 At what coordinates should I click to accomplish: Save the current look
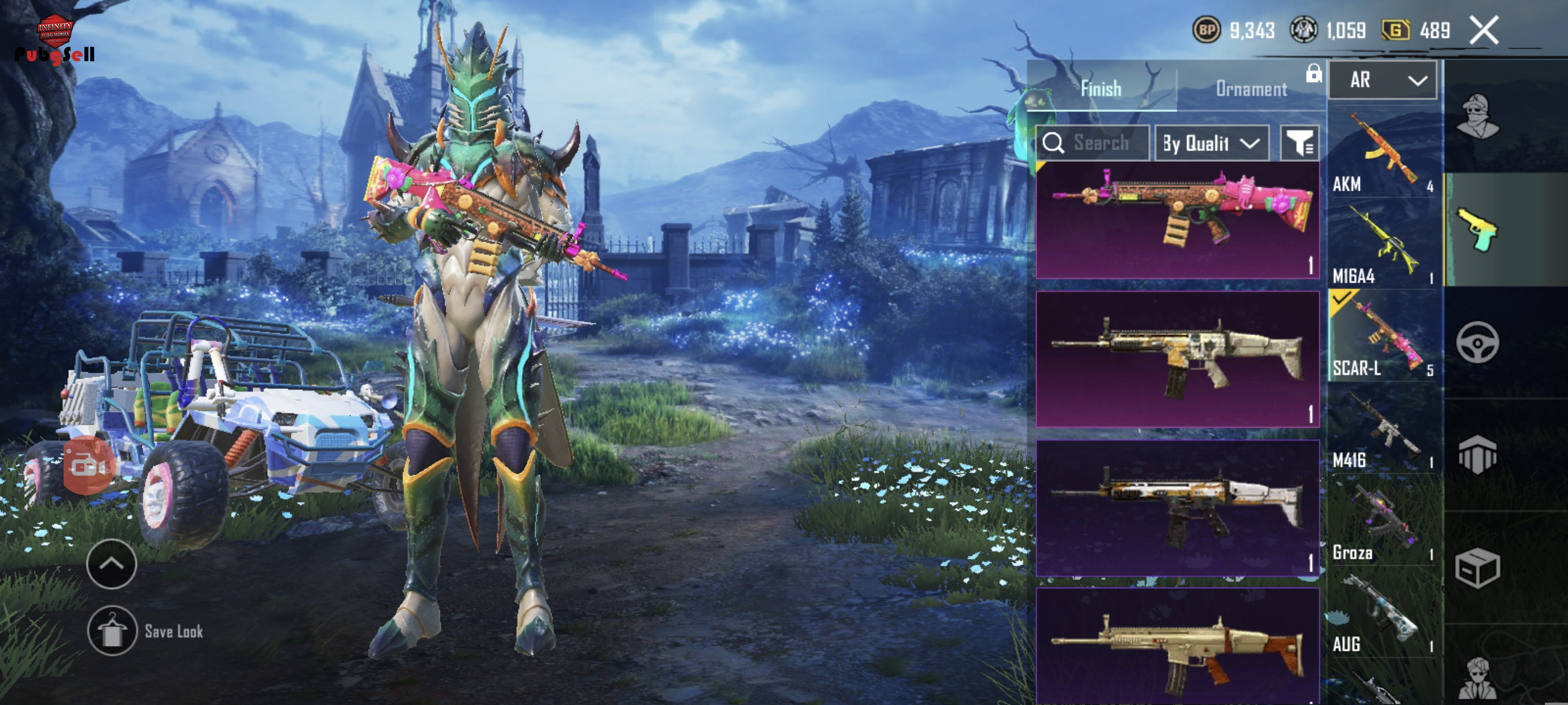coord(112,631)
